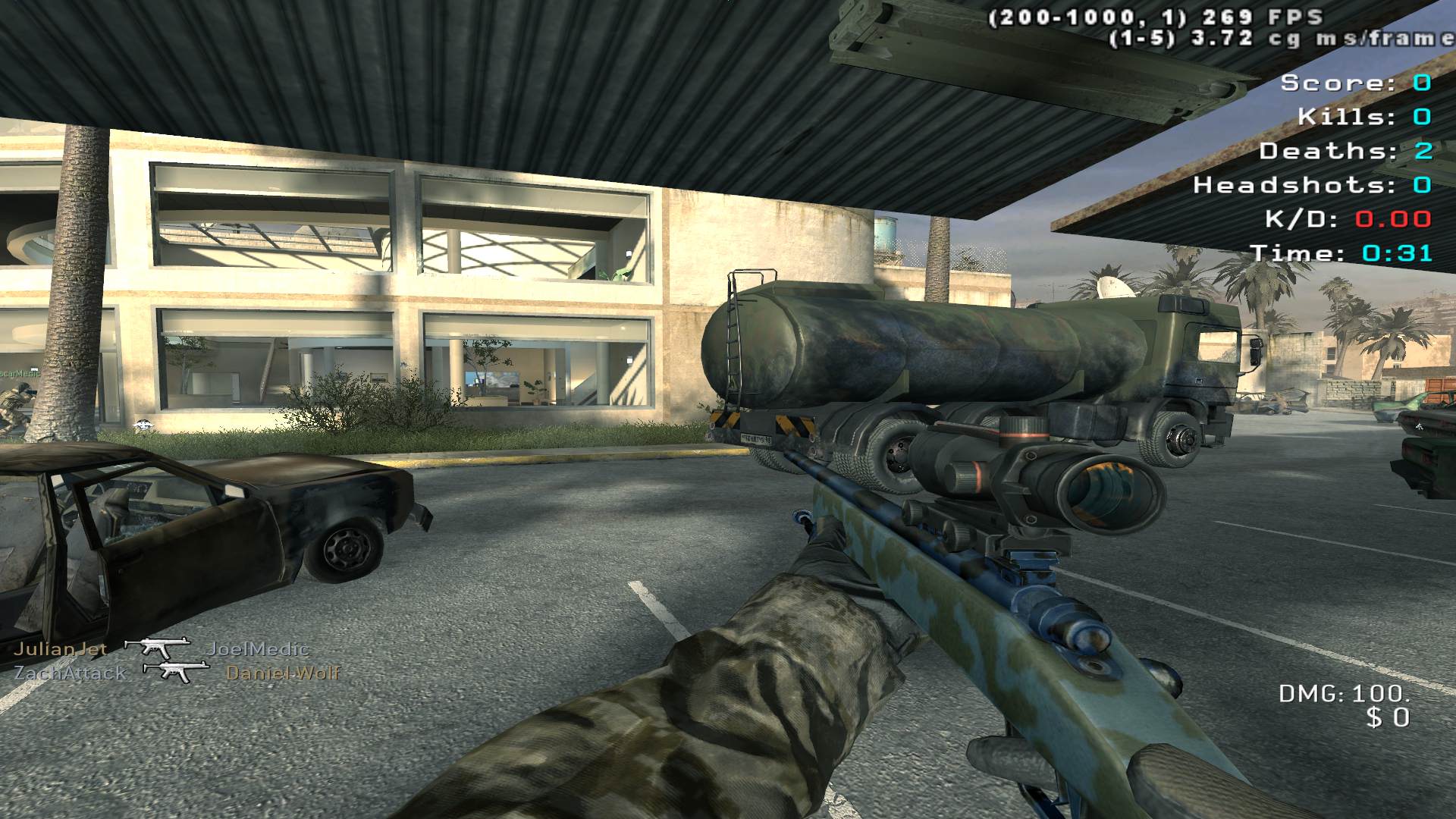Click the weapon icon beside JulianJet
This screenshot has width=1456, height=819.
[x=157, y=648]
